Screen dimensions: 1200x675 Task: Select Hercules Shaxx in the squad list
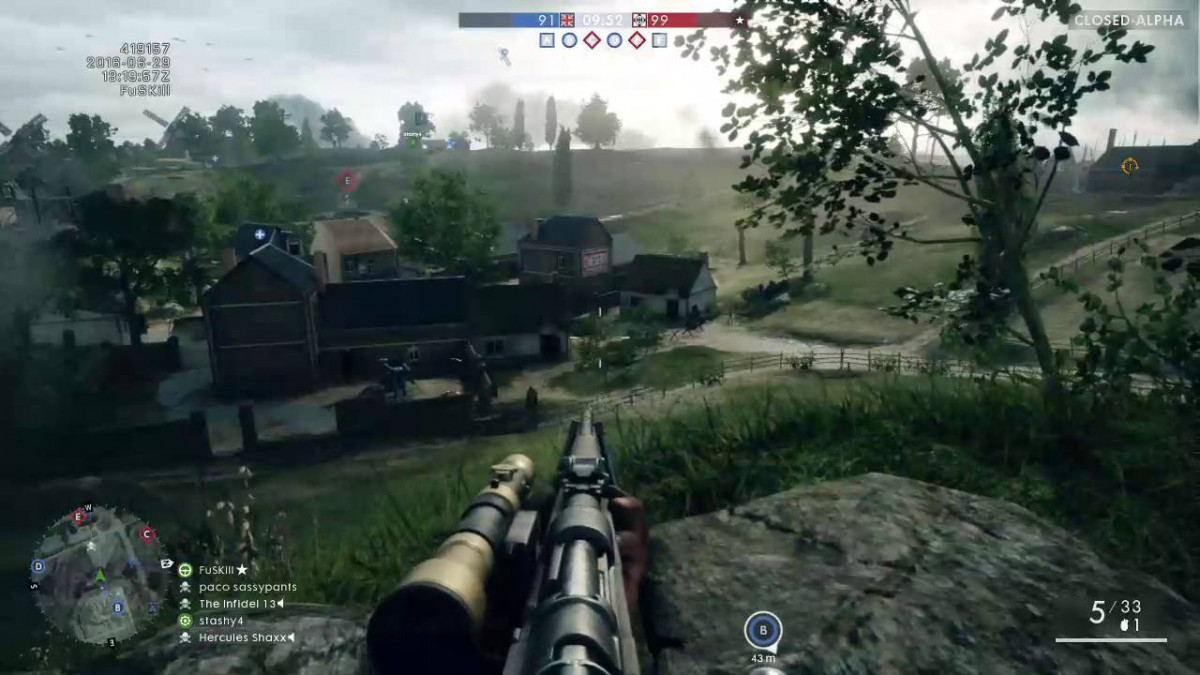[x=243, y=637]
